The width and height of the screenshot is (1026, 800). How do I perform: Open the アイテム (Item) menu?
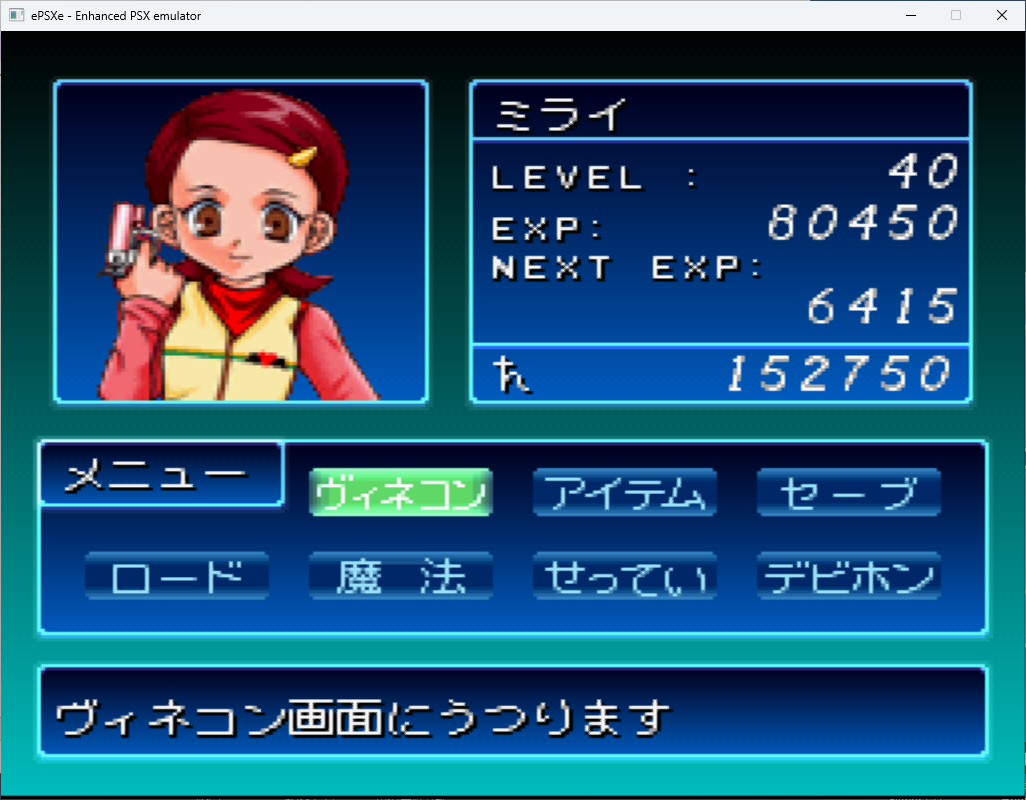pos(625,493)
